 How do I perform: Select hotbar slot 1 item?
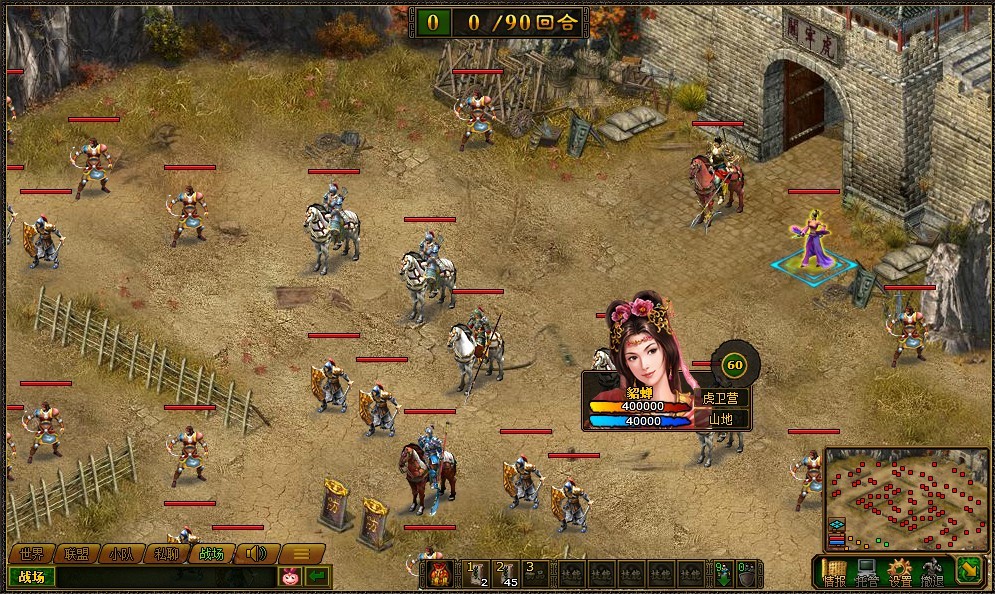(476, 573)
